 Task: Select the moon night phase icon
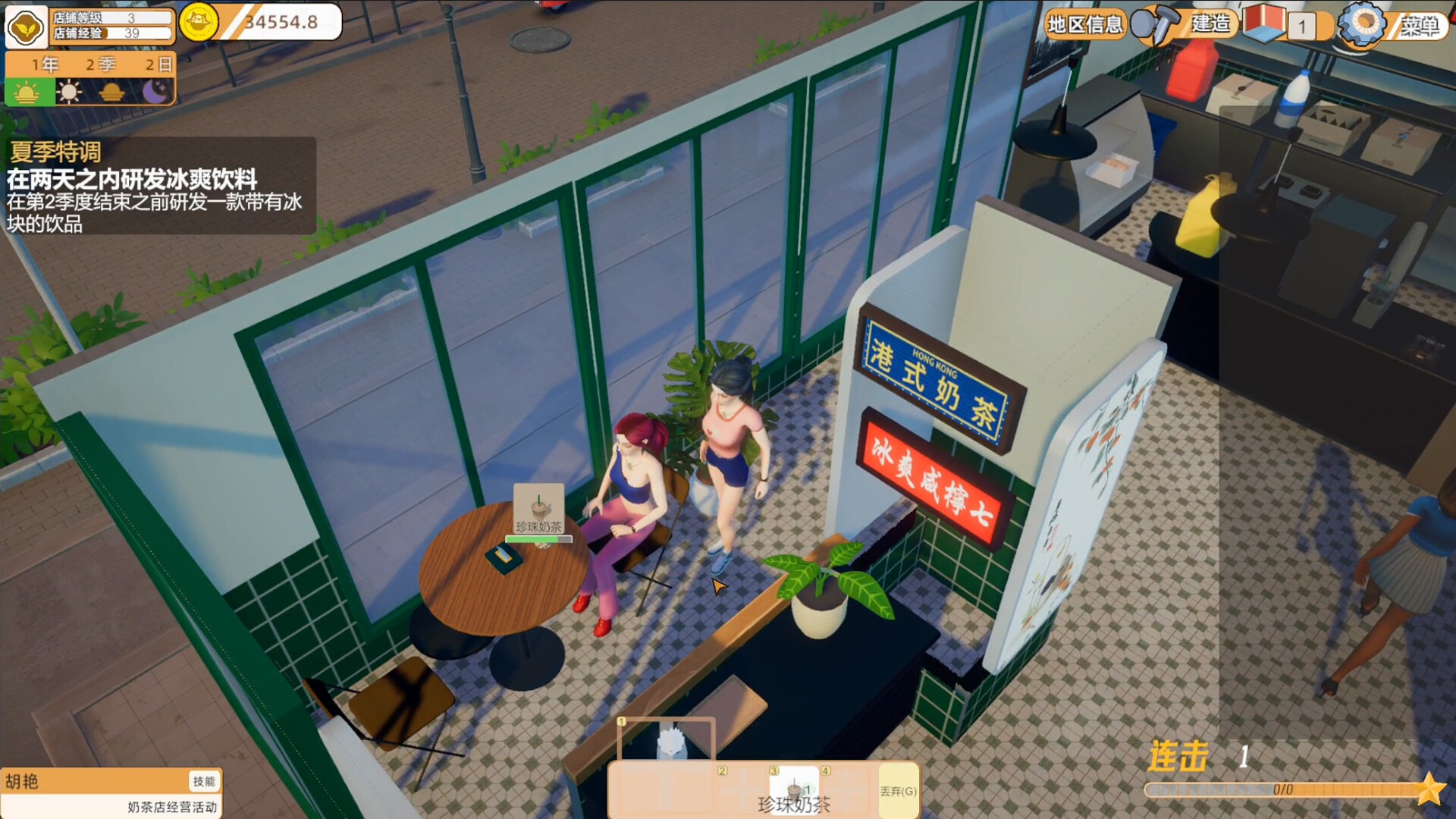coord(155,93)
